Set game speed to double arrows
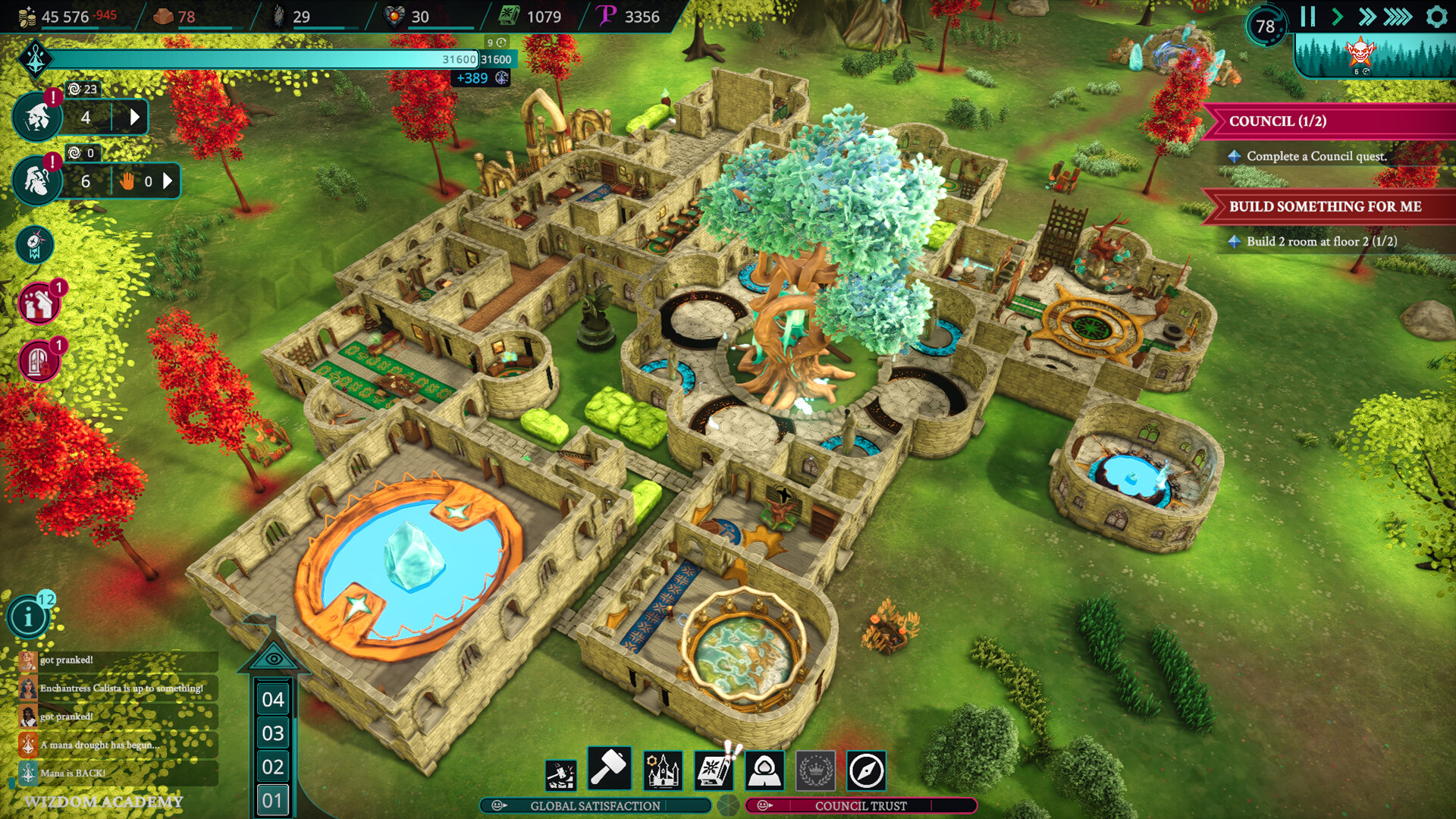Image resolution: width=1456 pixels, height=819 pixels. coord(1367,17)
